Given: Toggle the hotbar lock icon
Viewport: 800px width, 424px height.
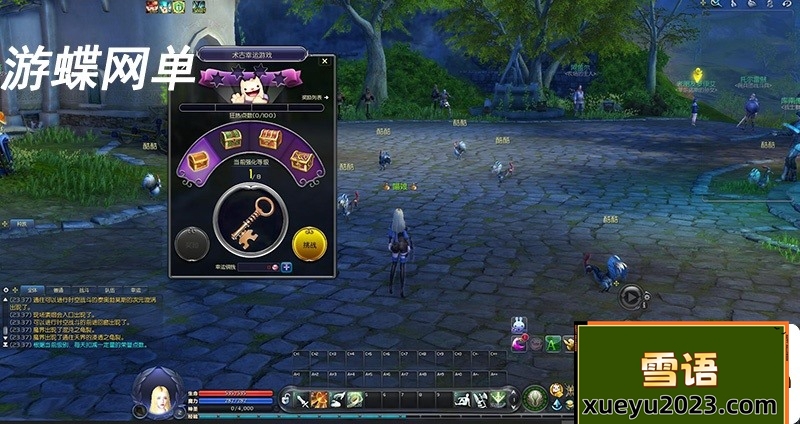Looking at the screenshot, I should click(x=285, y=400).
